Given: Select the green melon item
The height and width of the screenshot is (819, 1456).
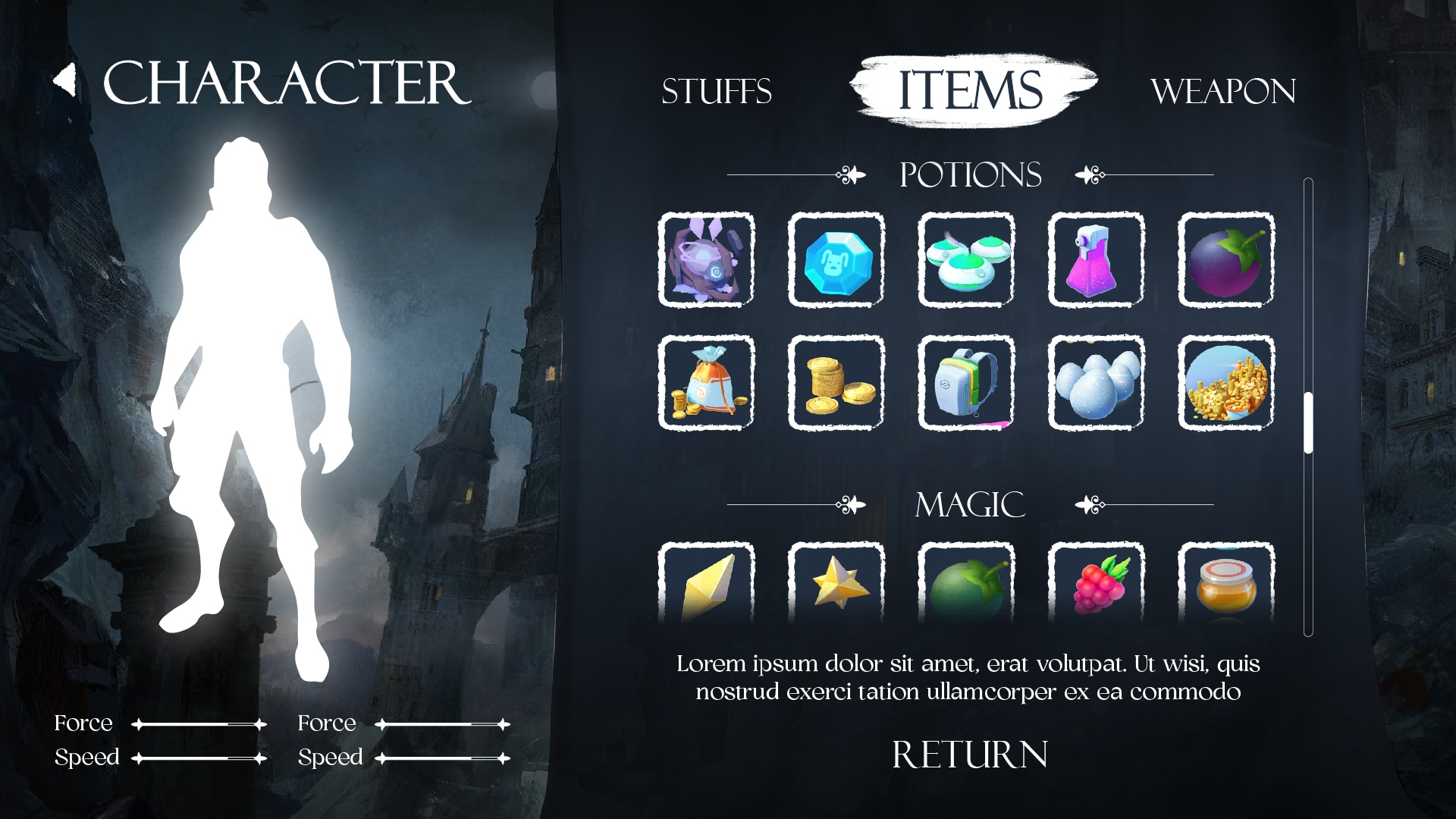Looking at the screenshot, I should click(x=965, y=588).
